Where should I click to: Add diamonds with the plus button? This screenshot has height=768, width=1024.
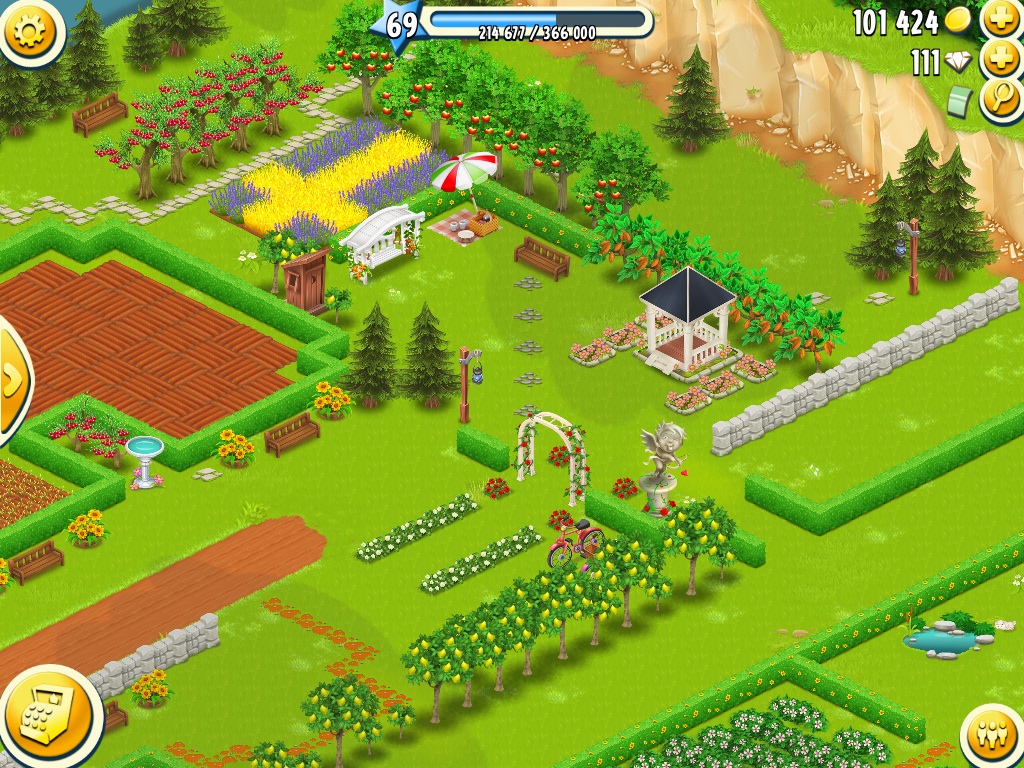1000,59
